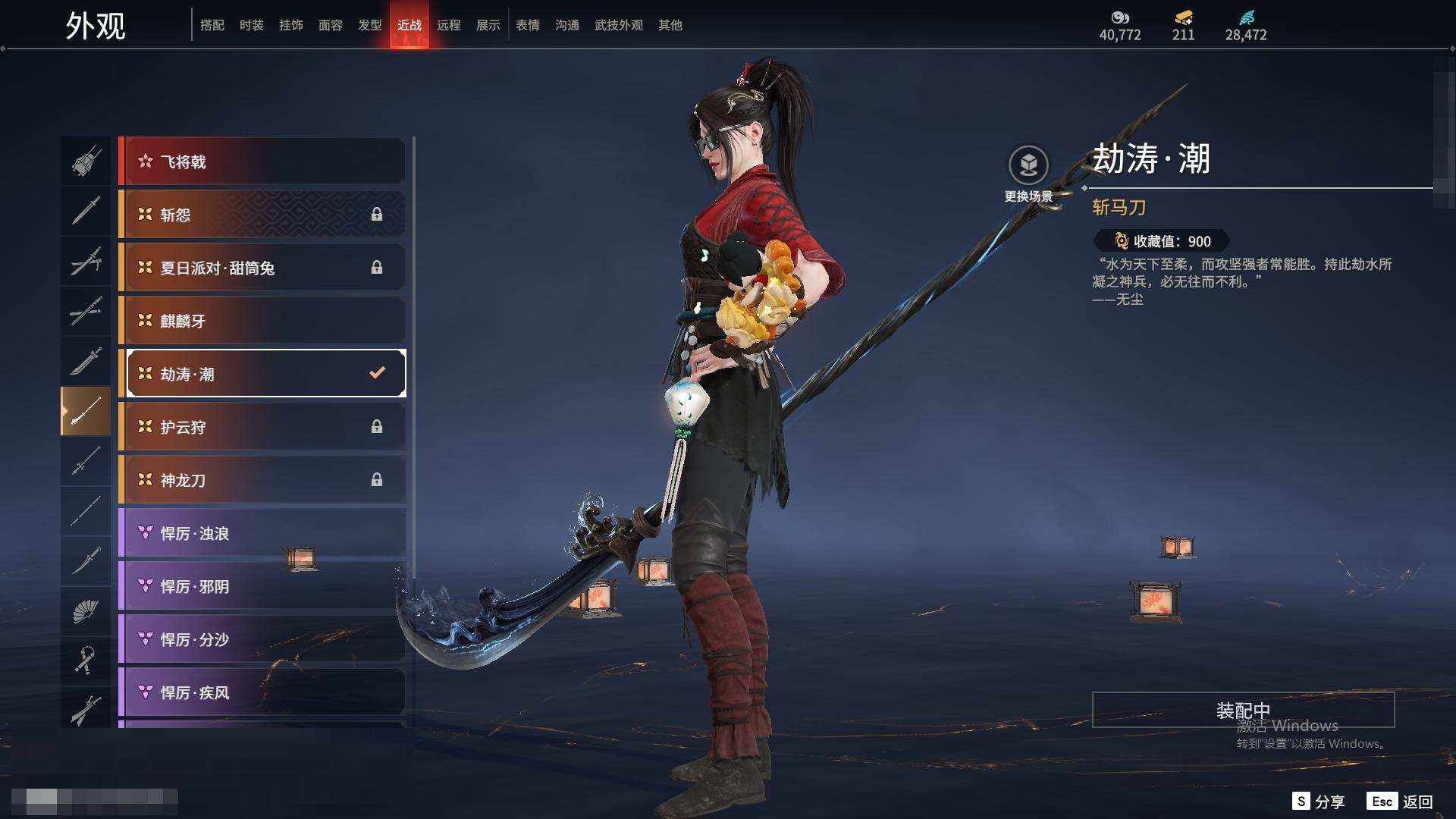Screen dimensions: 1456x819
Task: Open the 发型 tab
Action: point(369,25)
